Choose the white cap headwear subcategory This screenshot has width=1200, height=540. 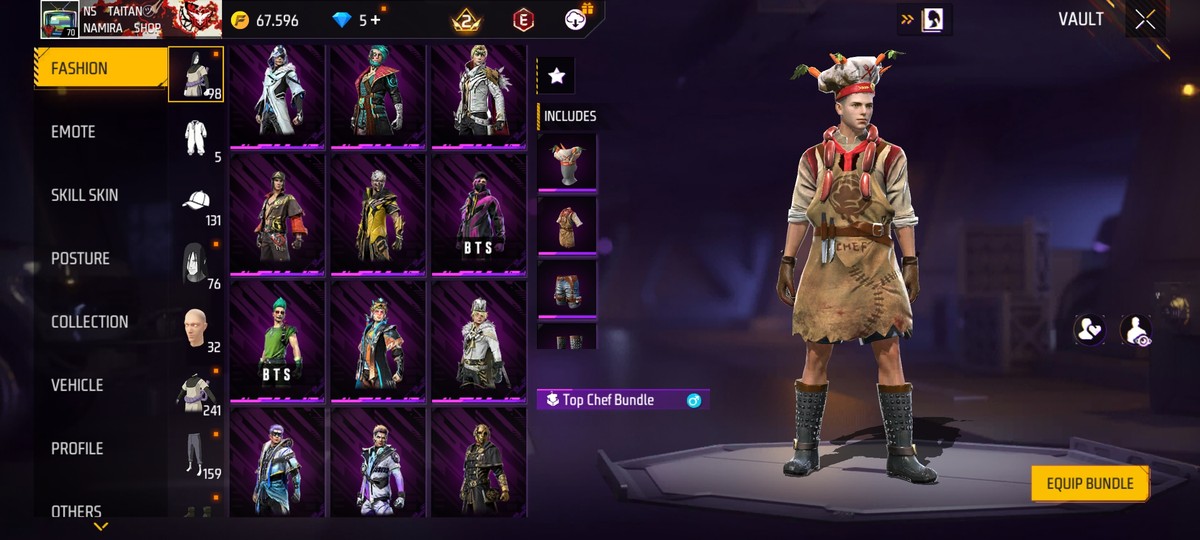tap(196, 201)
